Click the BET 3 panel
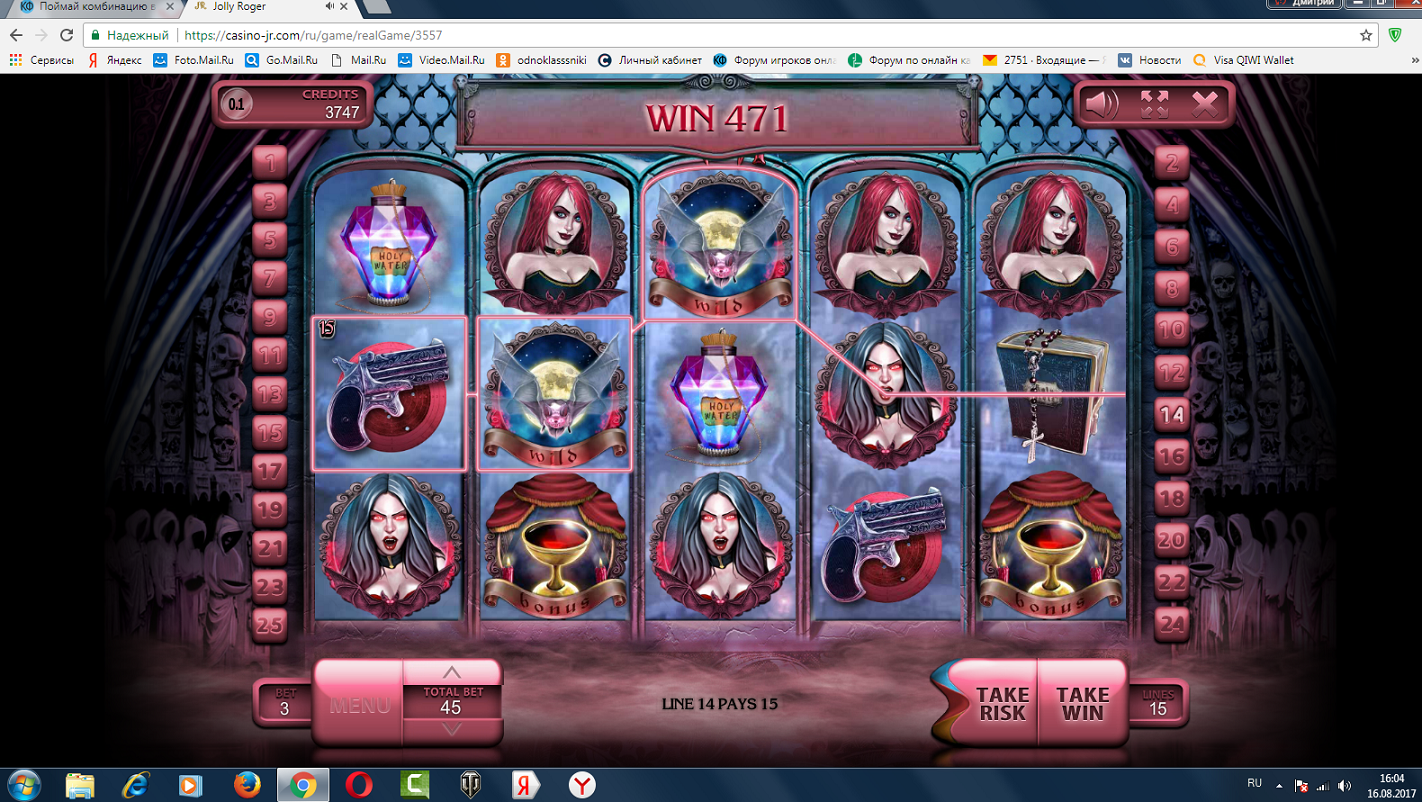 (x=284, y=703)
